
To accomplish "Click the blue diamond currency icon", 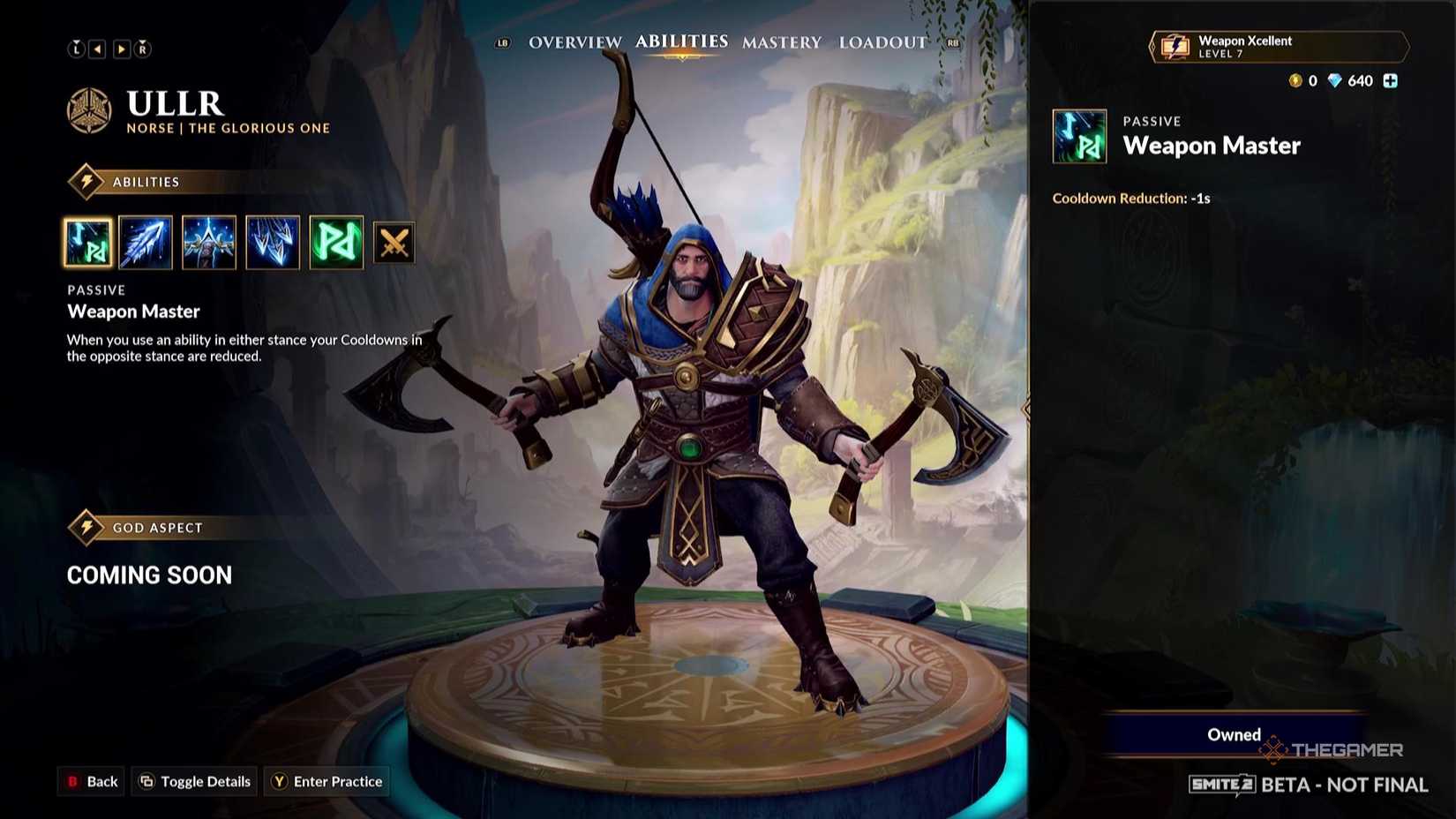I will [1335, 80].
